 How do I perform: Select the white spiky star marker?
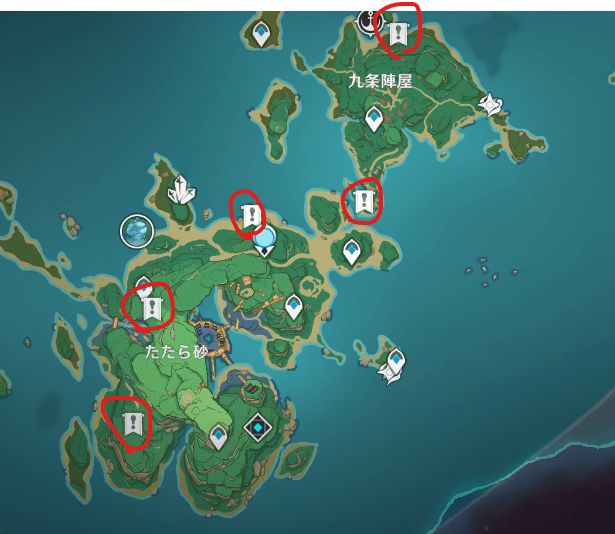click(x=490, y=103)
